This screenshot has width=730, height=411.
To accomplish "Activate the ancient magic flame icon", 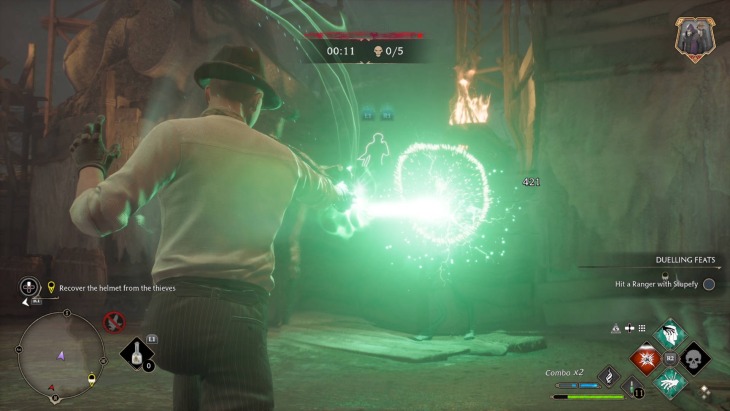I will click(x=609, y=376).
